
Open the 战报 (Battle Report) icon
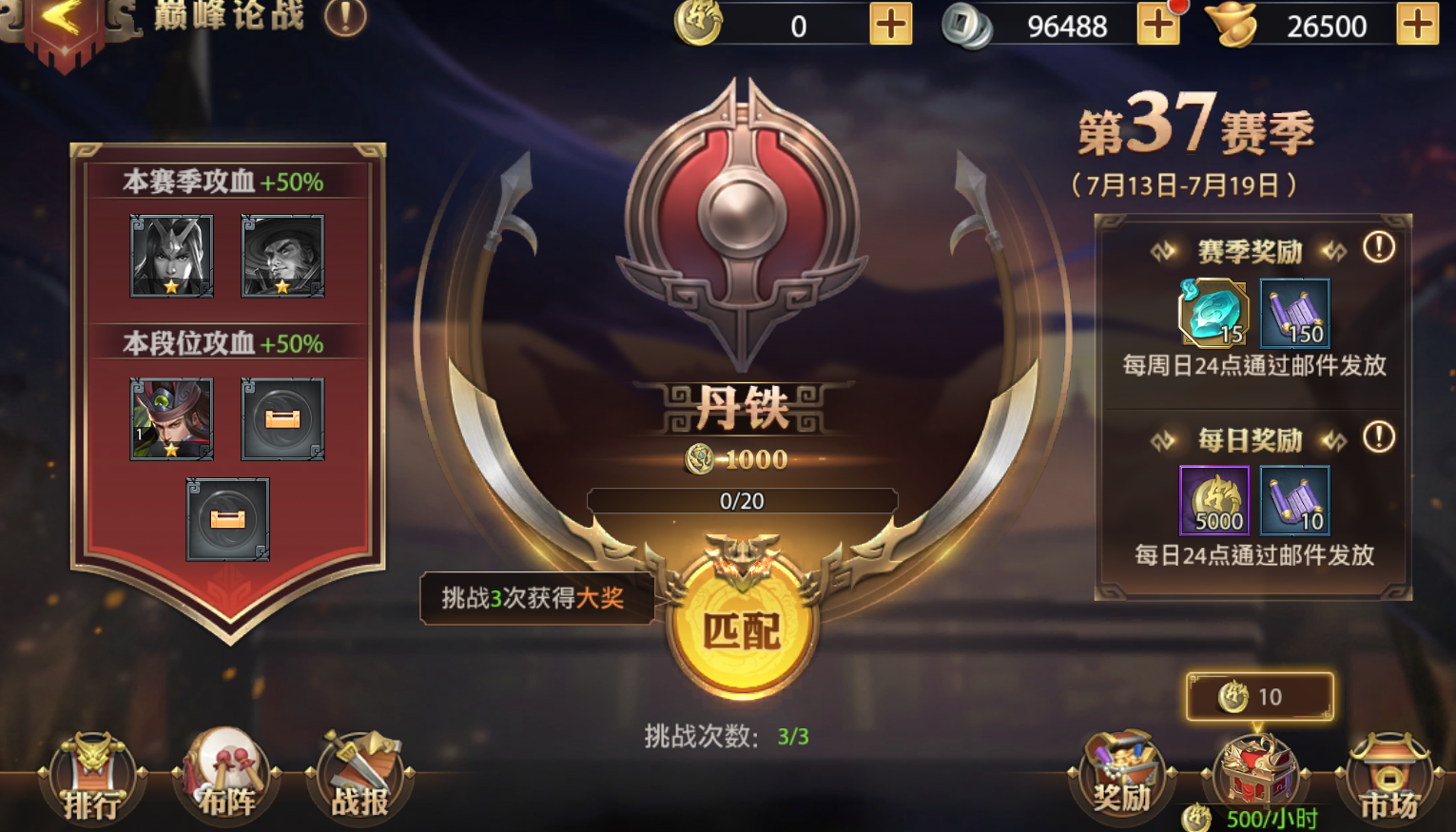[x=359, y=780]
